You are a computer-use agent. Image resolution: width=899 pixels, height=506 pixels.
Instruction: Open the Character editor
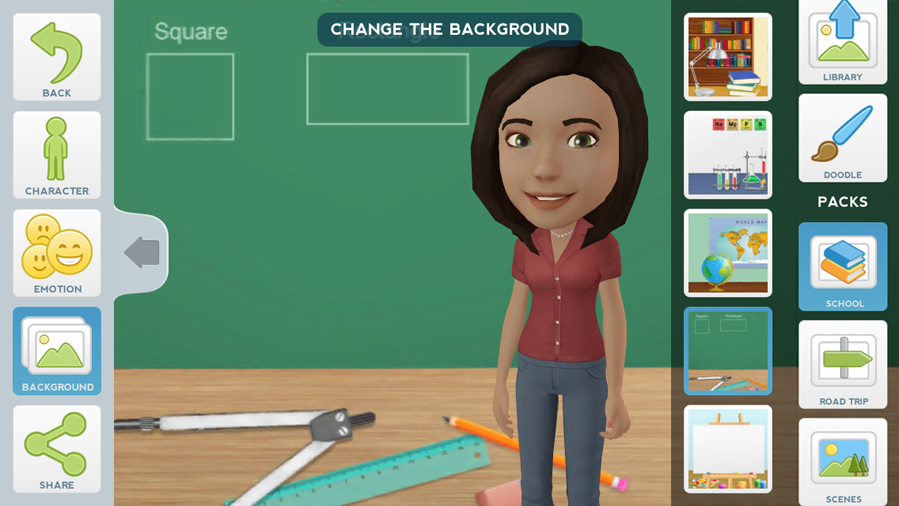click(57, 155)
